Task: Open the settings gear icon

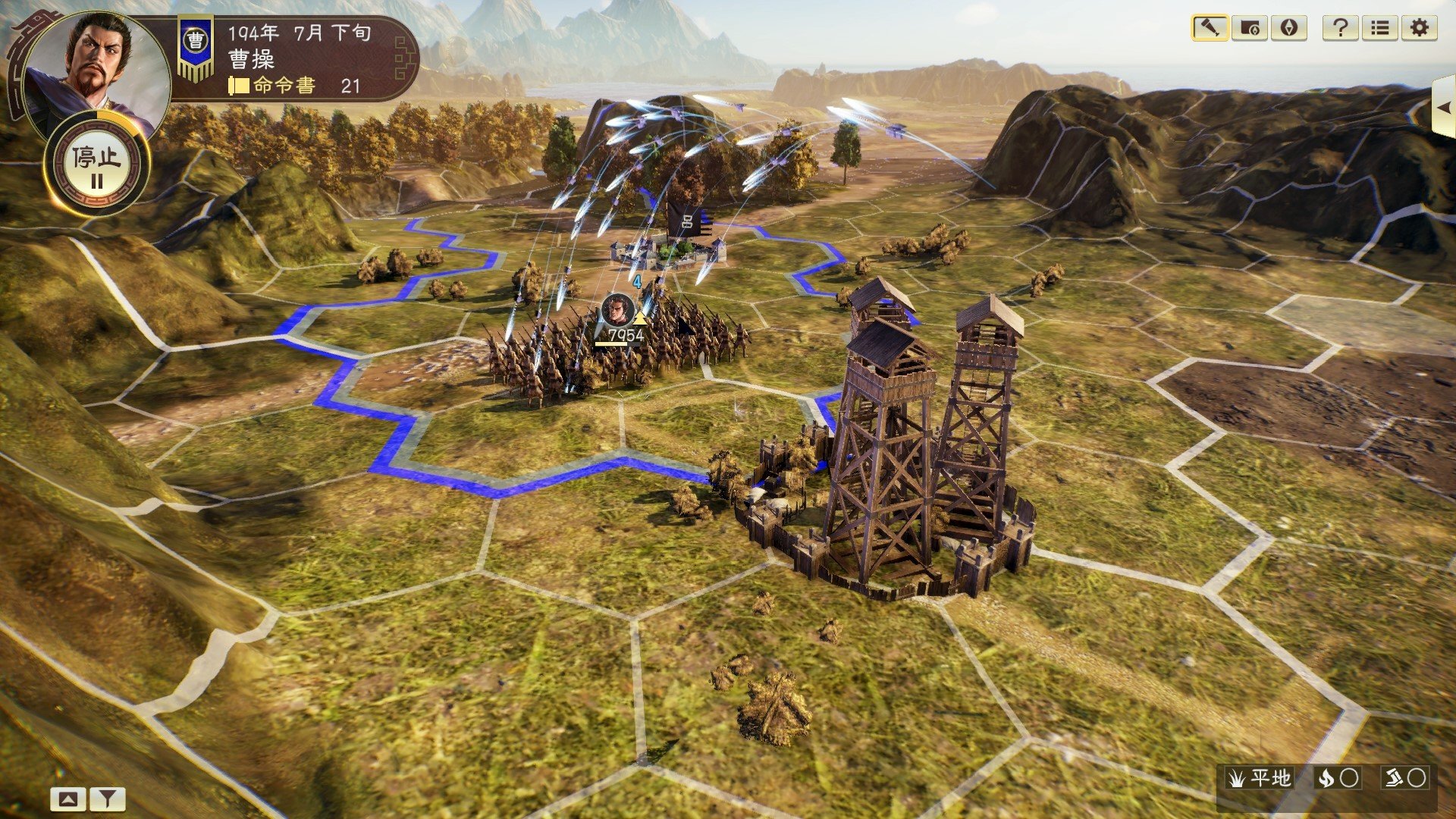Action: click(1419, 28)
